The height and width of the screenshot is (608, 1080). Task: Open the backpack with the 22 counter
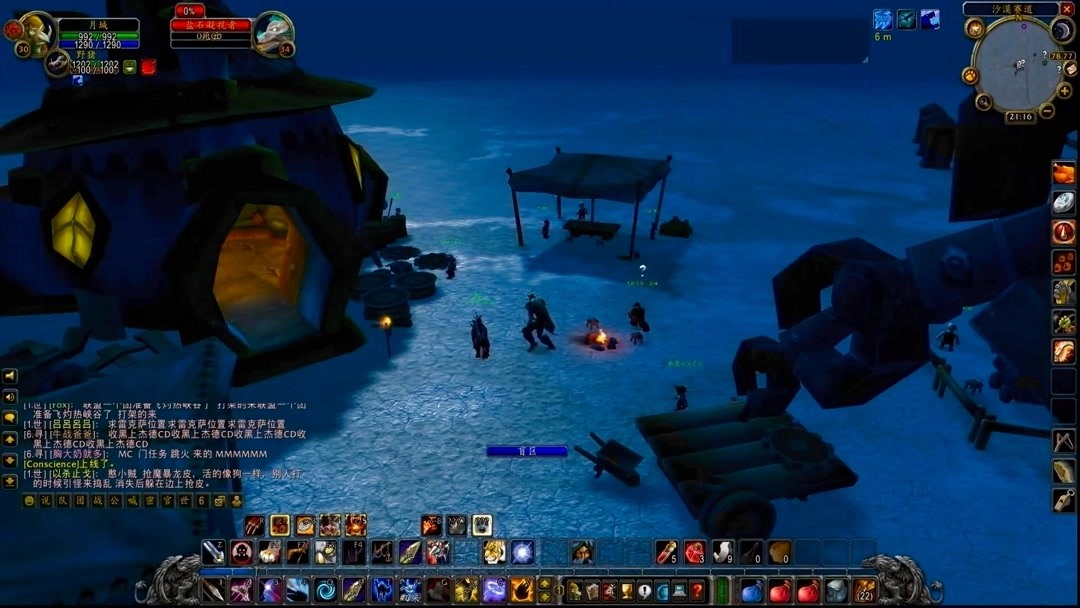[x=864, y=590]
